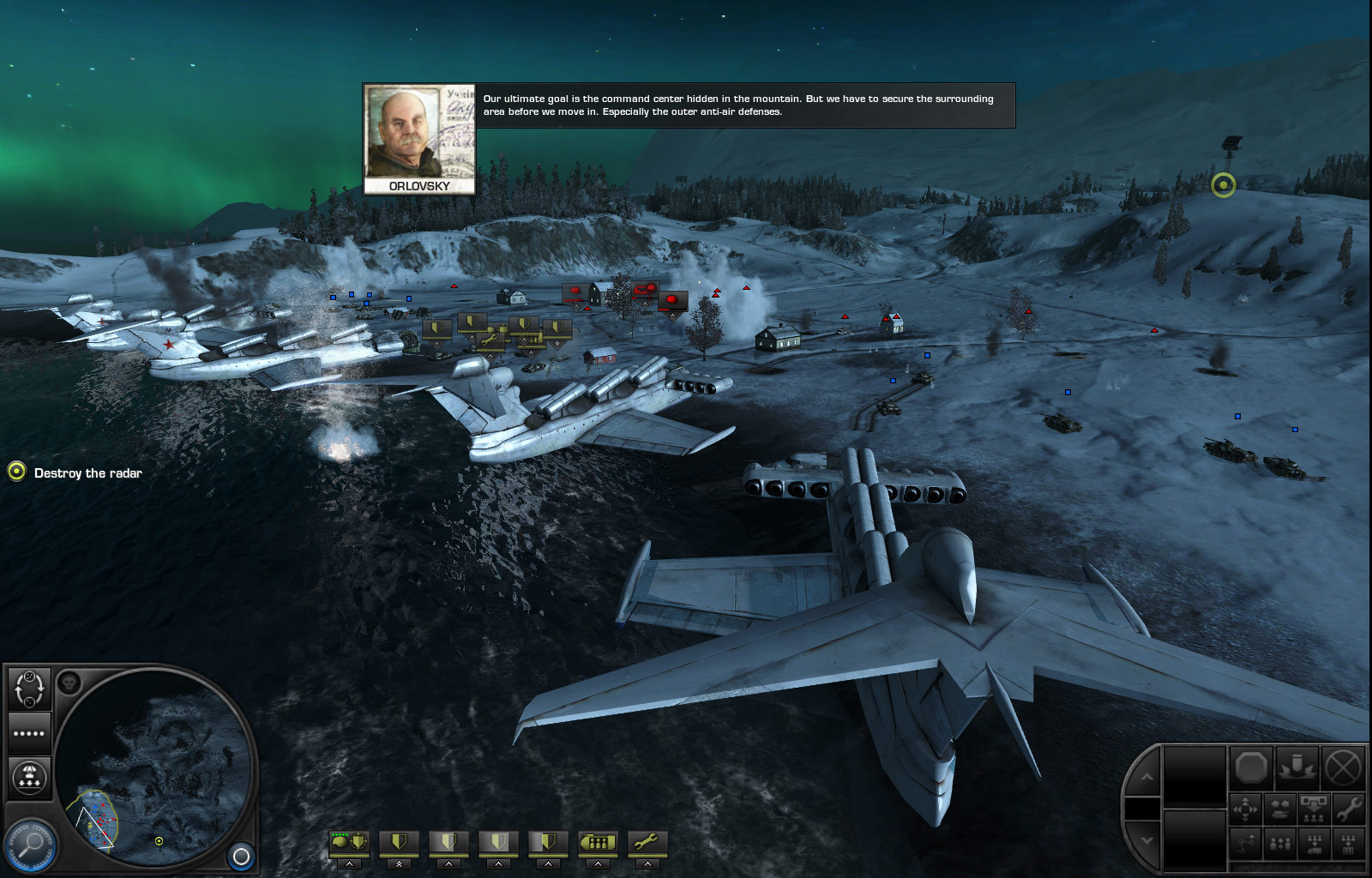Select the Move order arrows icon
Screen dimensions: 1372x878
[1245, 808]
